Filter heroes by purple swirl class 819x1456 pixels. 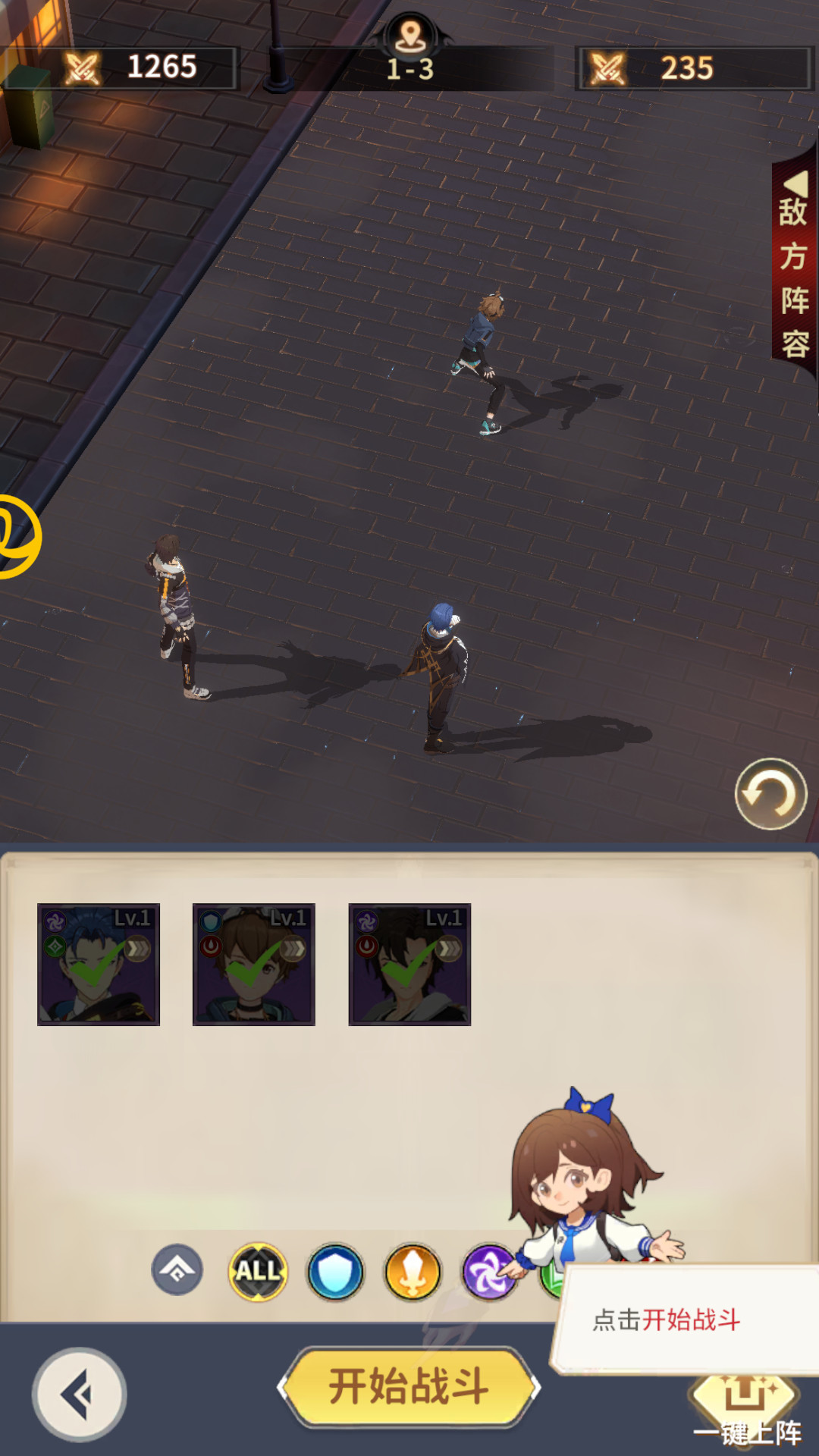(489, 1272)
